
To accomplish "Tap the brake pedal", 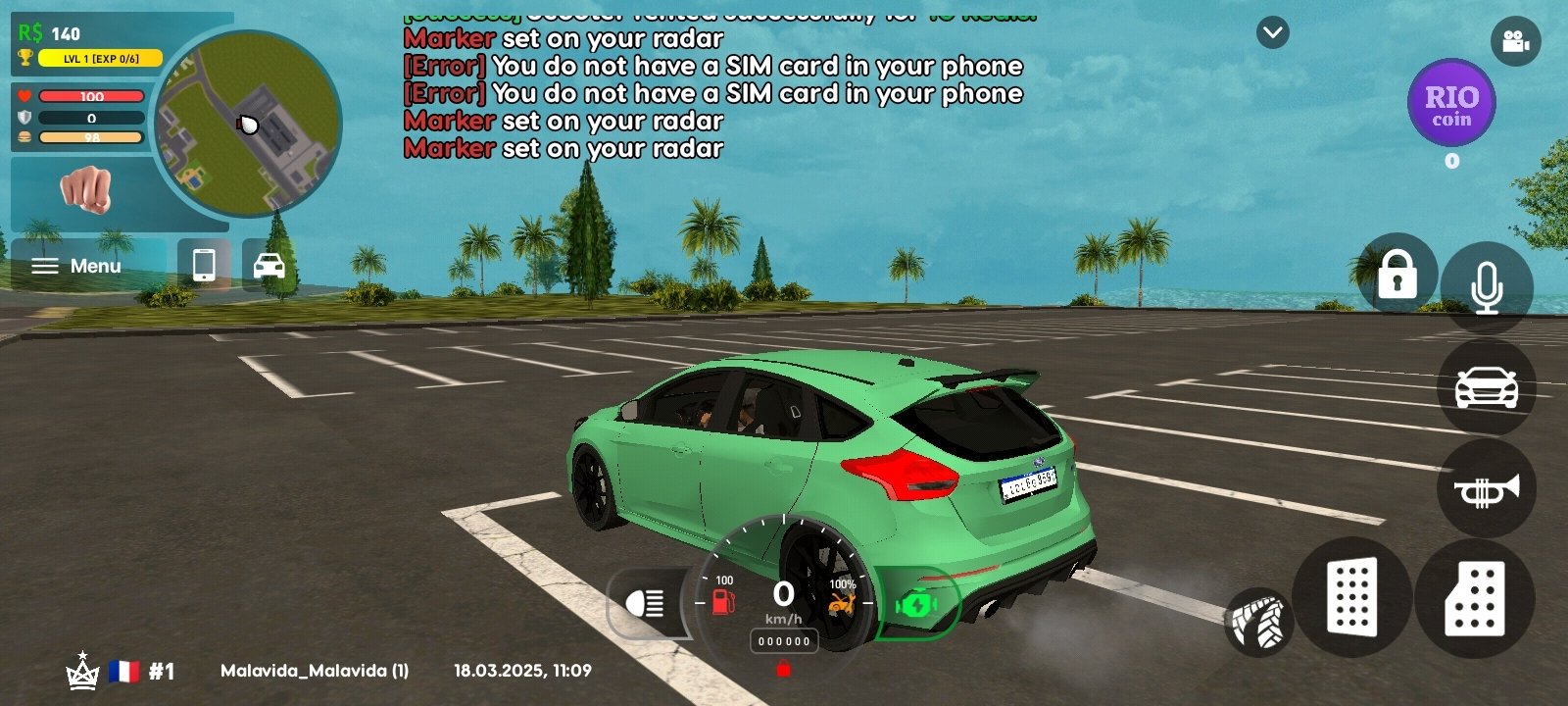I will (1351, 596).
